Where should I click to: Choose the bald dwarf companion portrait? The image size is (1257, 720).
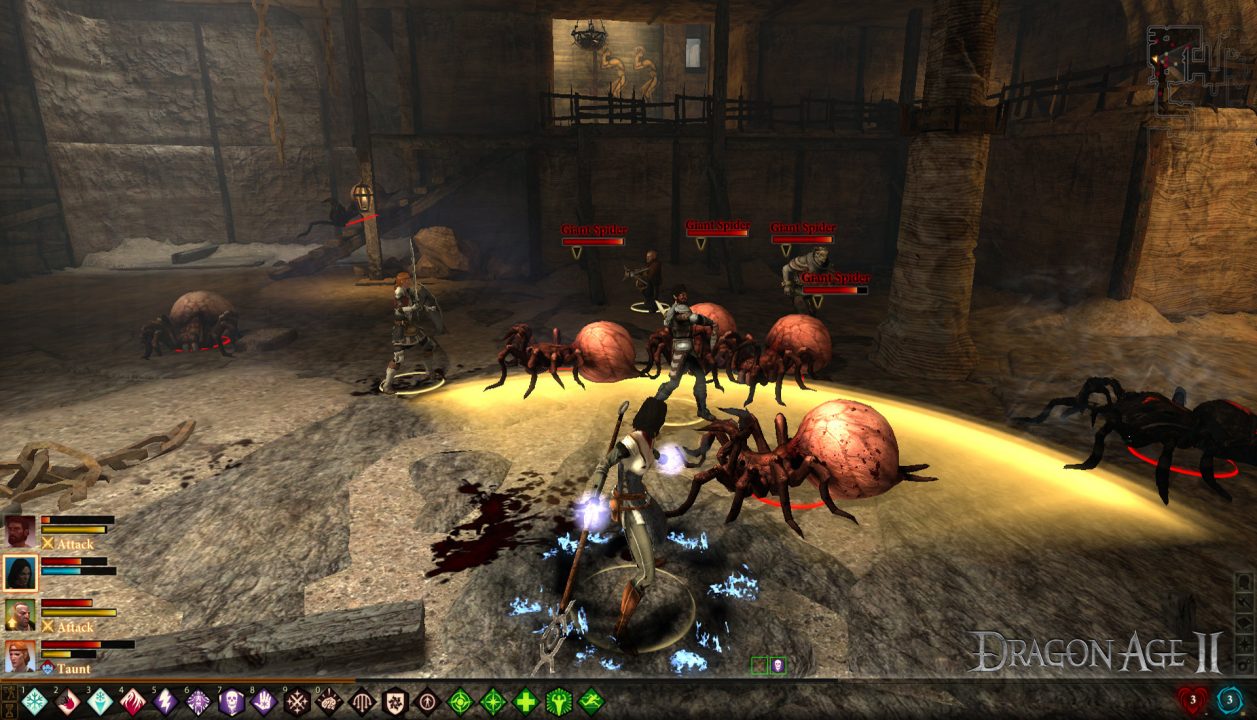click(x=20, y=614)
